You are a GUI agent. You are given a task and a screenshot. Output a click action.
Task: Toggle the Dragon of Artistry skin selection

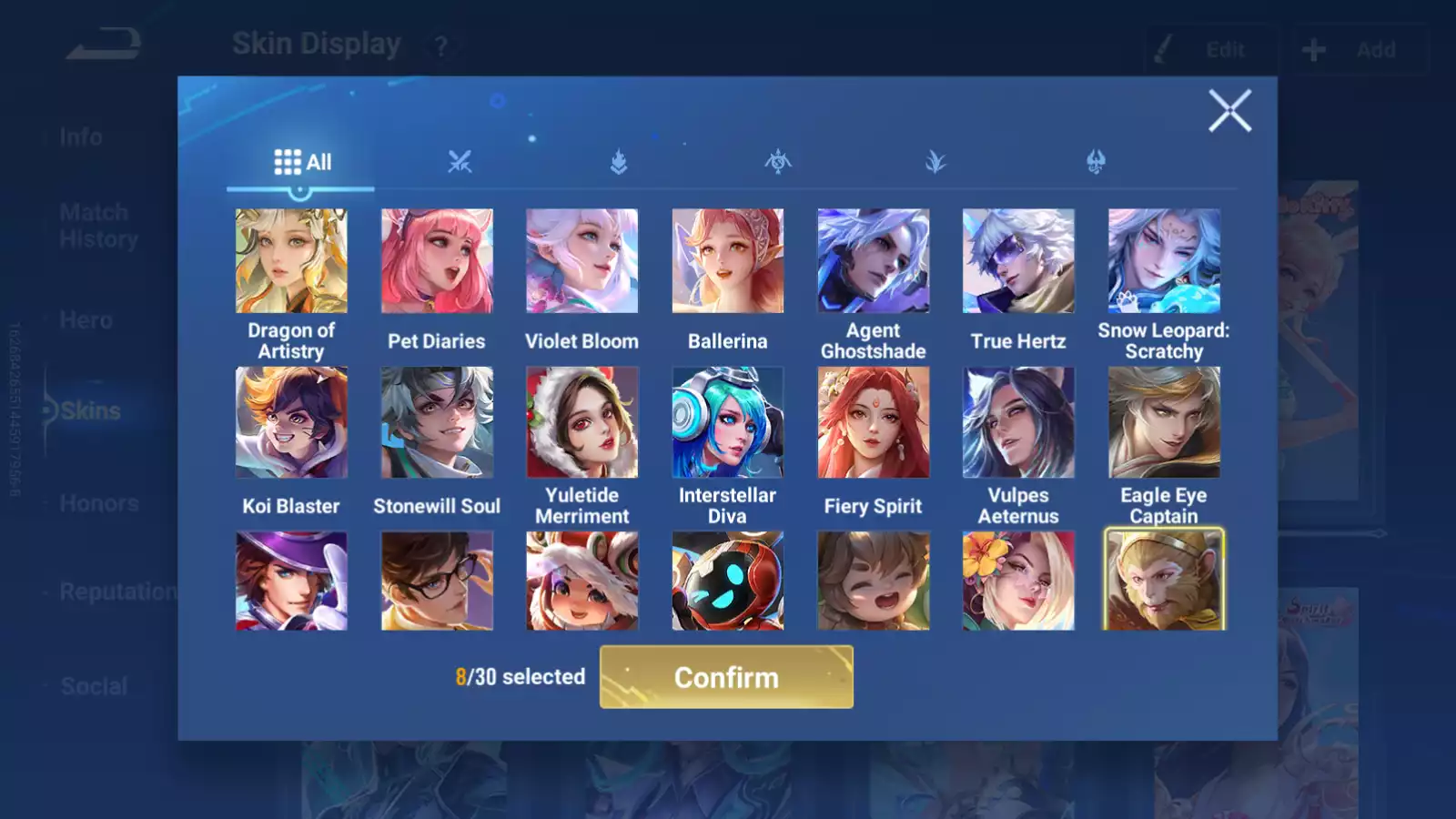pos(291,260)
